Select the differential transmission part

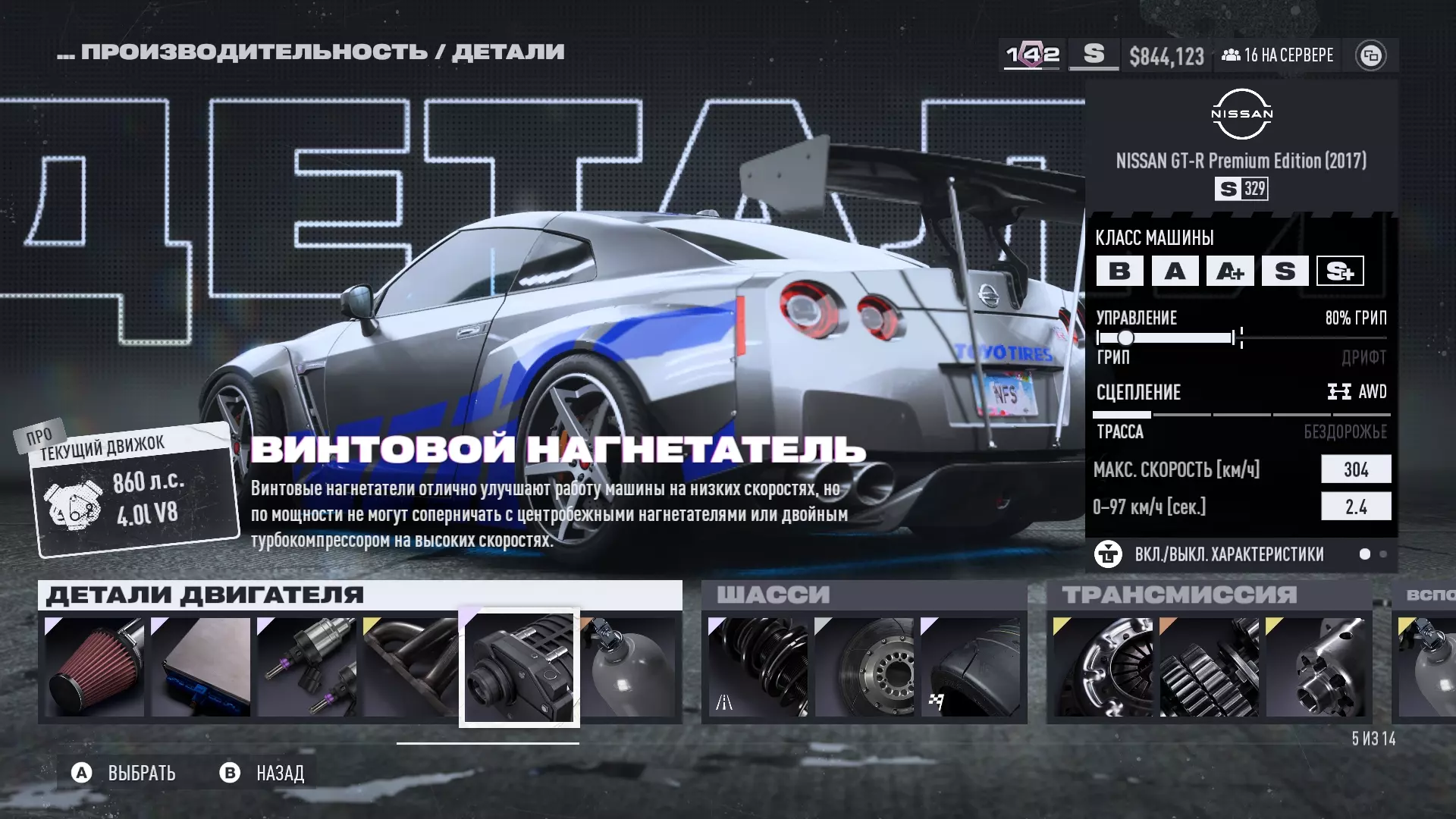point(1316,667)
